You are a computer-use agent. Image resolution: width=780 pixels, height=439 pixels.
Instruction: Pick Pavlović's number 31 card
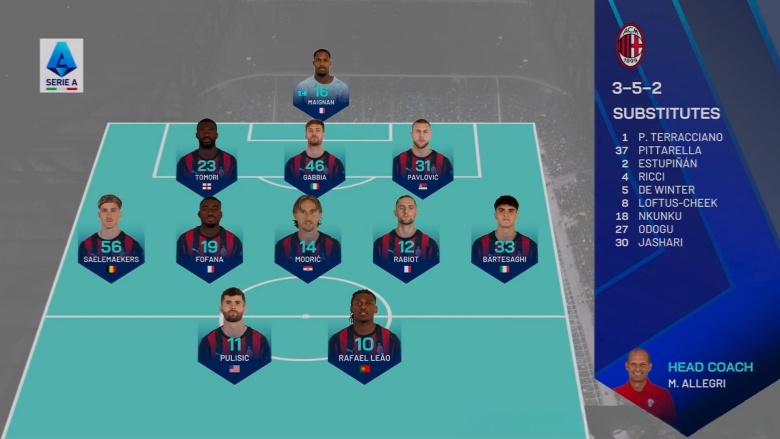click(422, 165)
